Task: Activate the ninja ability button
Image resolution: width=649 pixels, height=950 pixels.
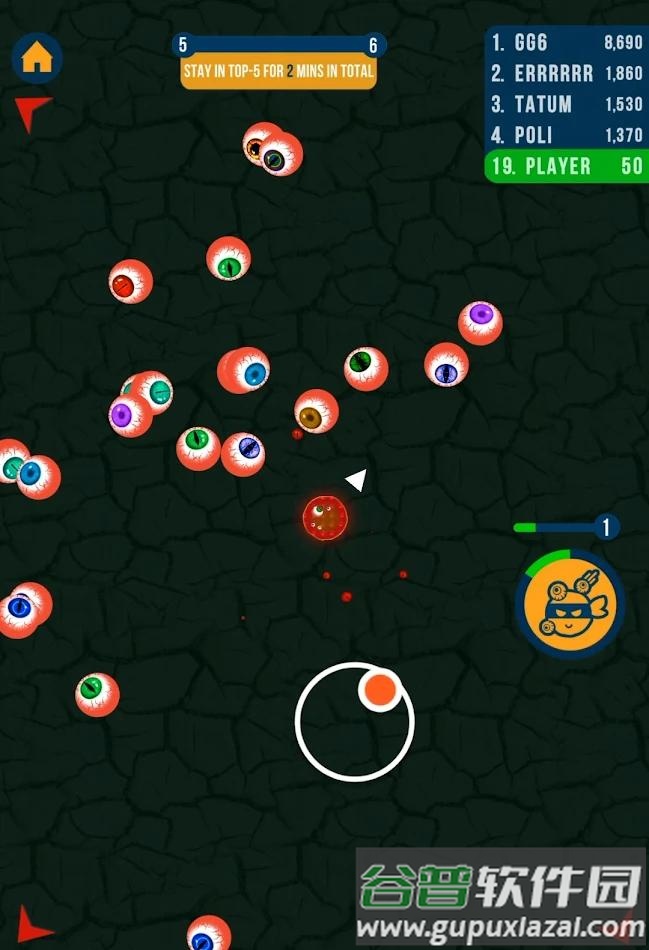Action: 569,605
